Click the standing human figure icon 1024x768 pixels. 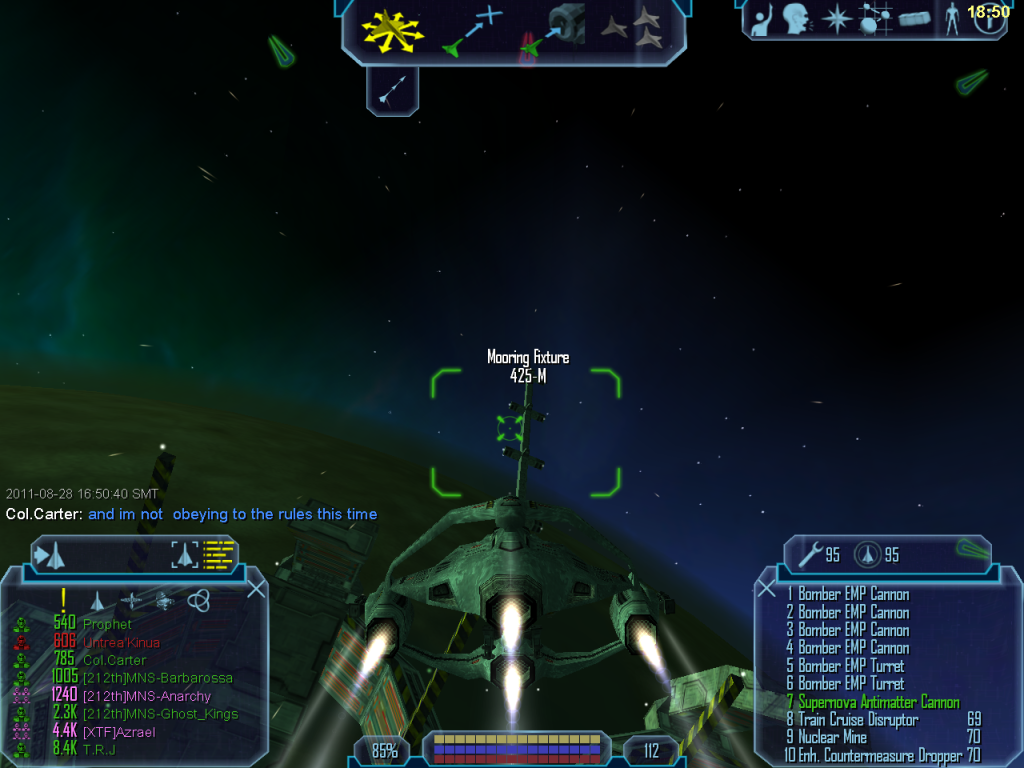tap(951, 20)
